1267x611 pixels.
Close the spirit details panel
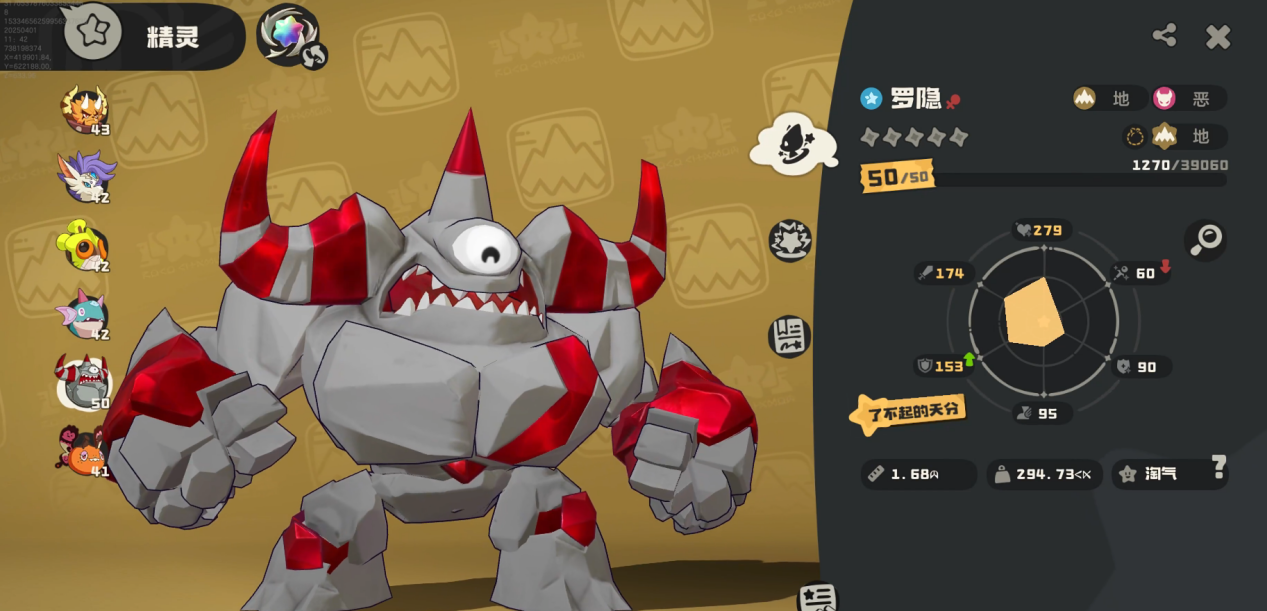click(x=1217, y=37)
